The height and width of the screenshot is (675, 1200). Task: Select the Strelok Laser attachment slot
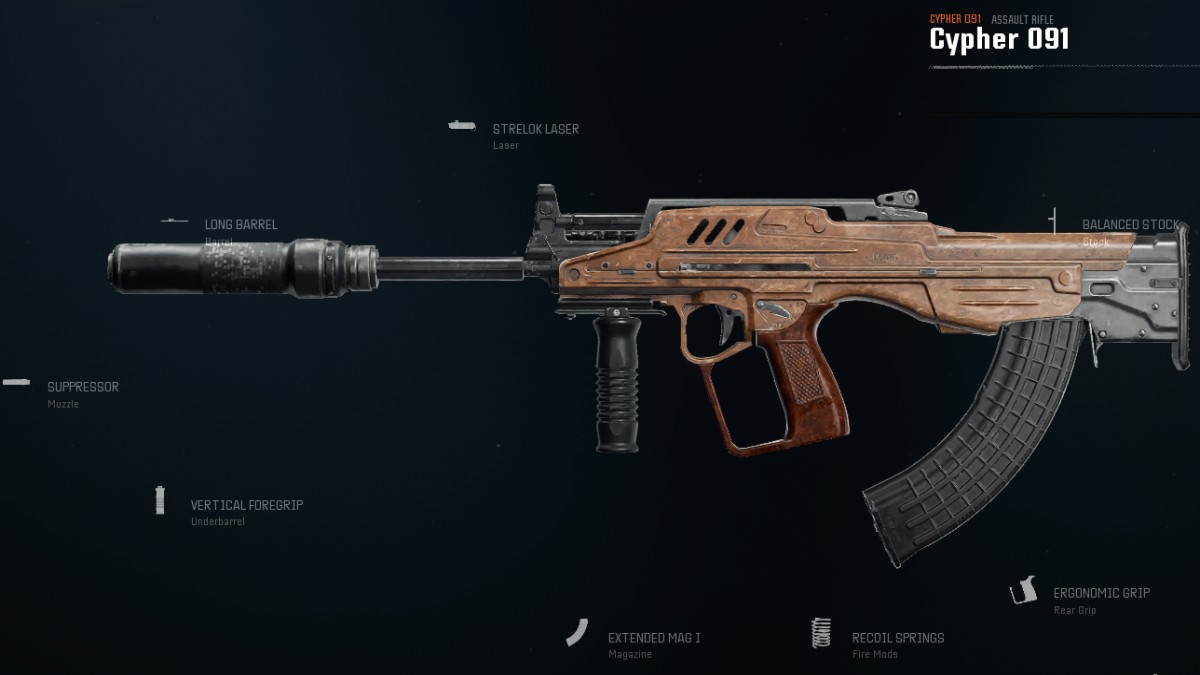click(x=535, y=130)
